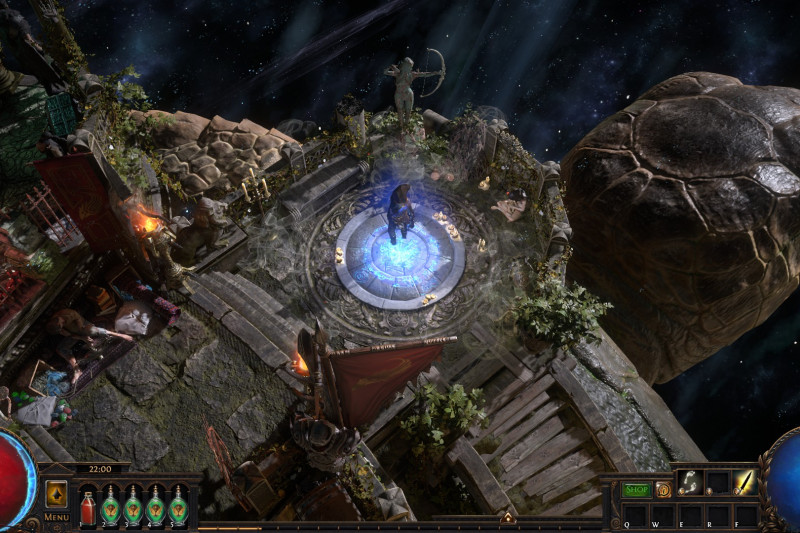Open the Menu button with gold arrow

tap(56, 494)
